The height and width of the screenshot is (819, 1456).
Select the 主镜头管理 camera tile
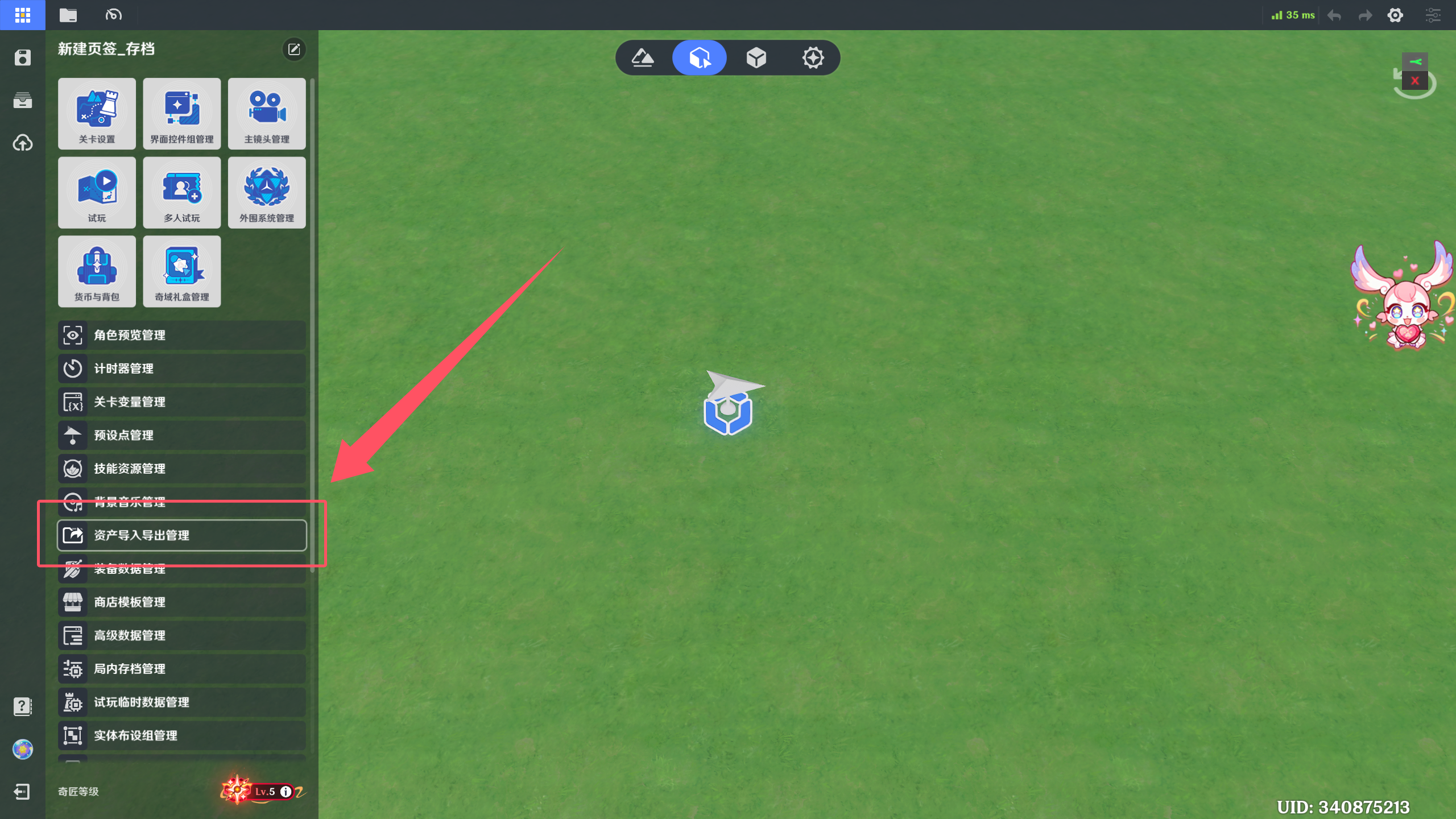pos(266,113)
